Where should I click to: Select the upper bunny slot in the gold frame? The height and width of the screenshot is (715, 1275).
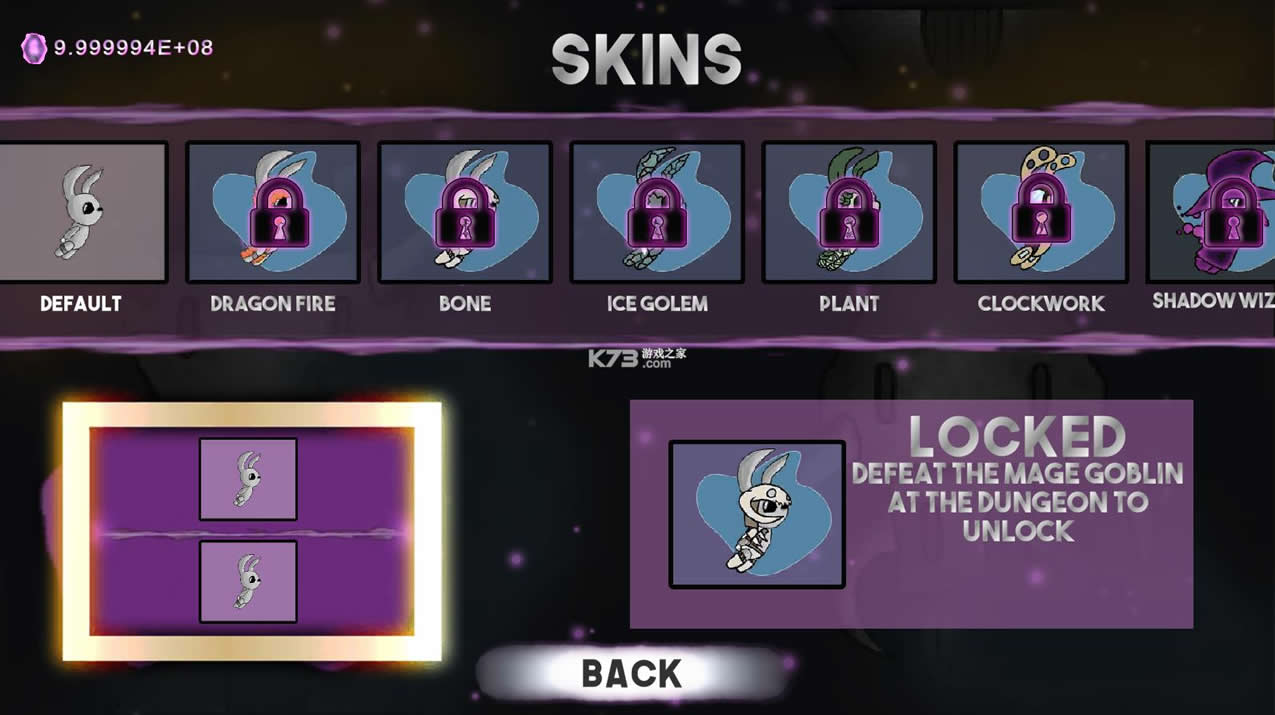248,479
